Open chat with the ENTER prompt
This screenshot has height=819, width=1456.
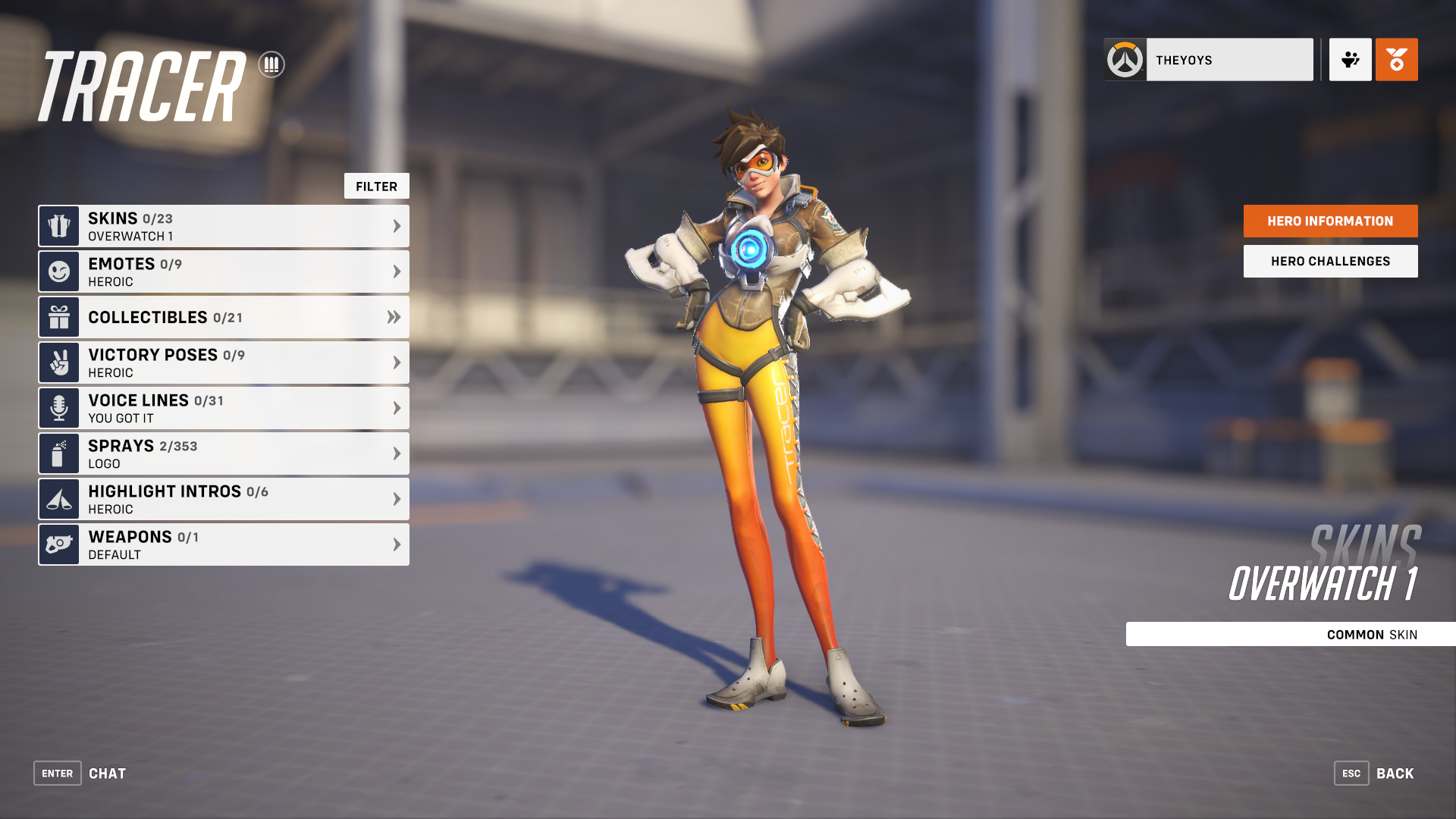pos(57,773)
